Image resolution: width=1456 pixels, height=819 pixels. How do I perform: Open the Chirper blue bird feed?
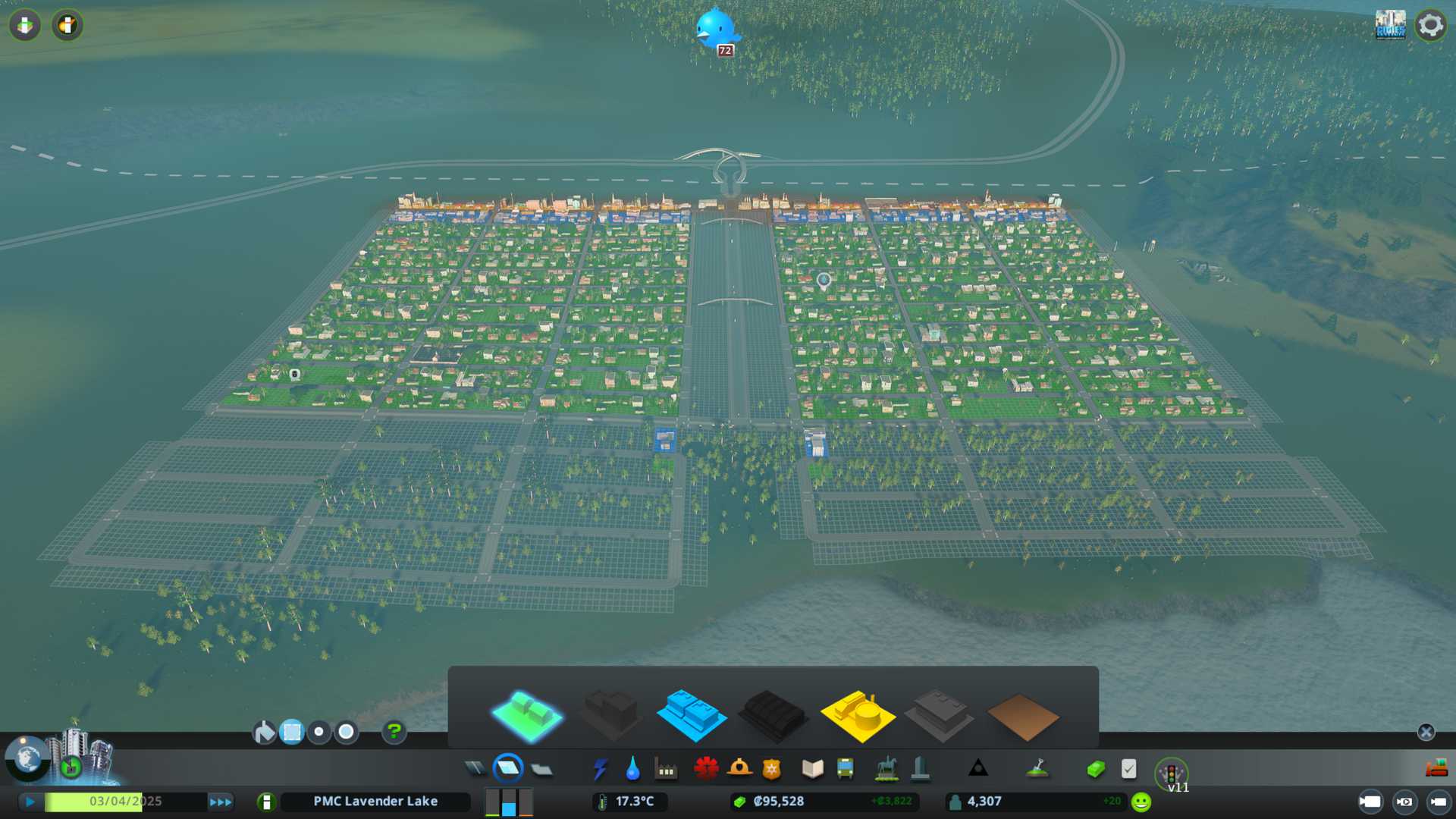pyautogui.click(x=715, y=29)
